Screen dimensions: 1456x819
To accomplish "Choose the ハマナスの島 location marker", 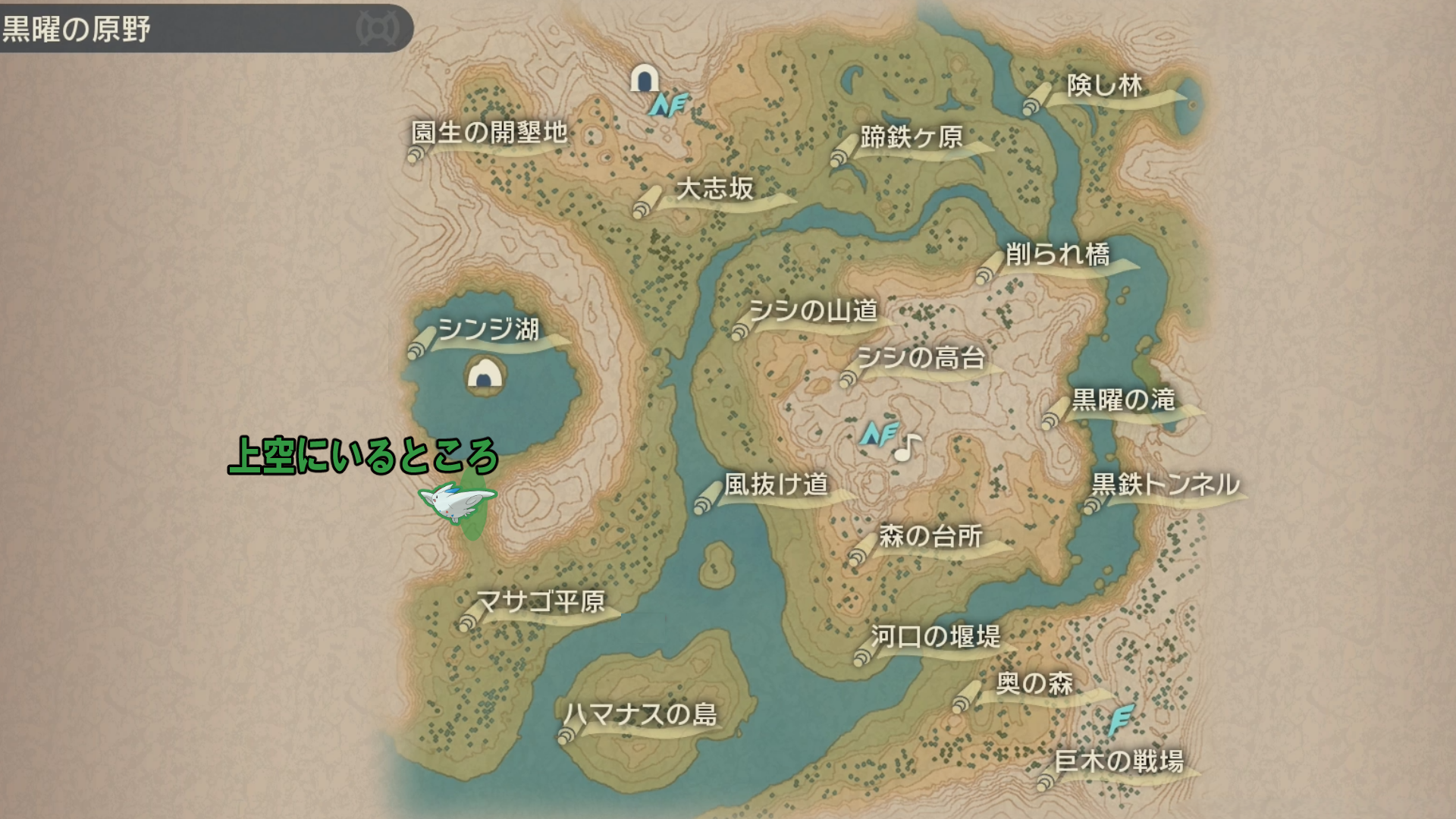I will (x=639, y=714).
